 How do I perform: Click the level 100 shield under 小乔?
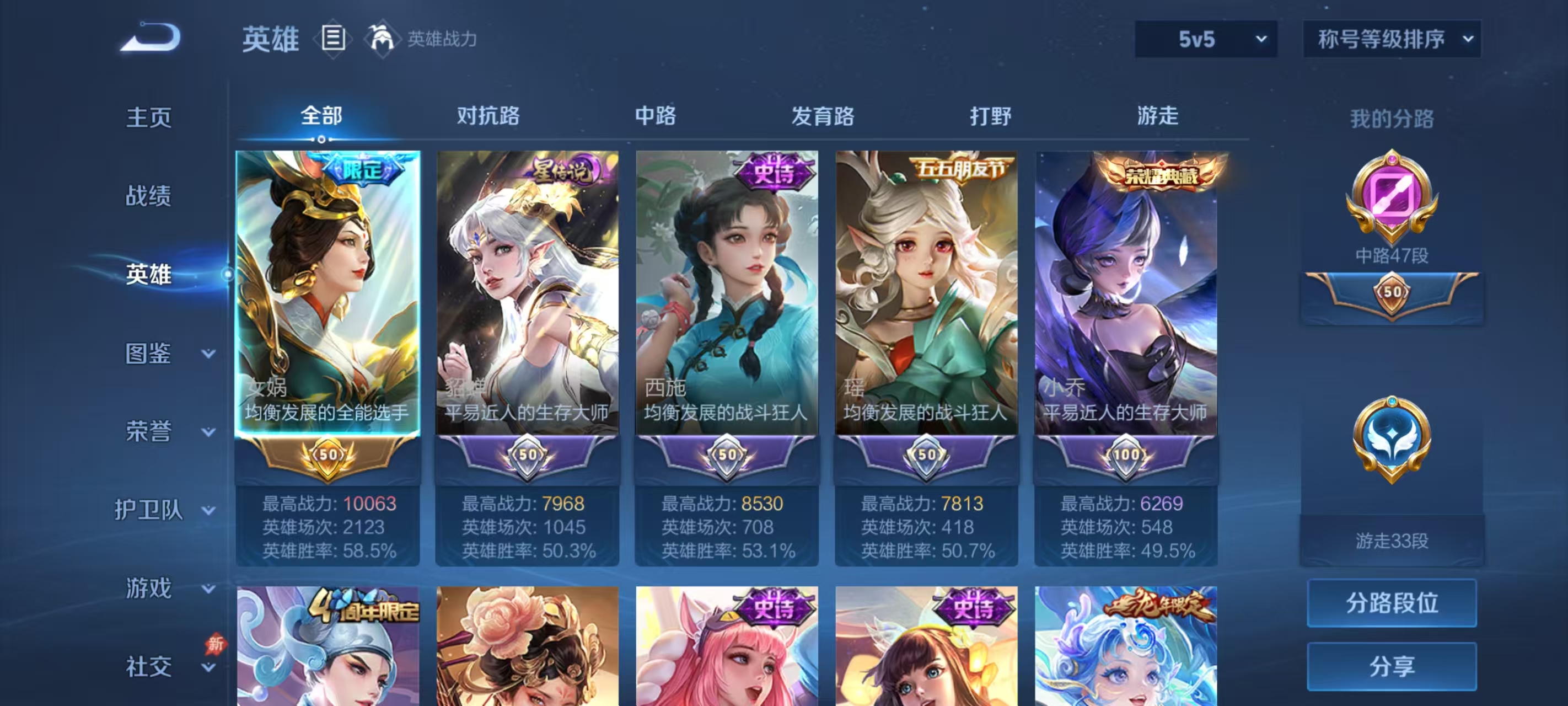(x=1125, y=454)
